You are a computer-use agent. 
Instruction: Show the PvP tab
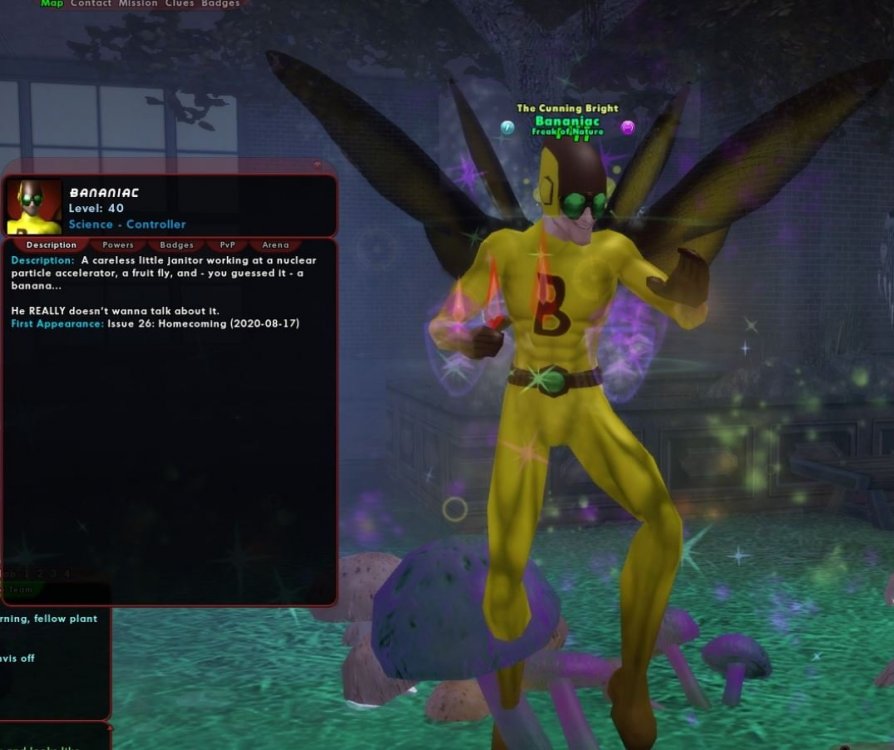(228, 245)
